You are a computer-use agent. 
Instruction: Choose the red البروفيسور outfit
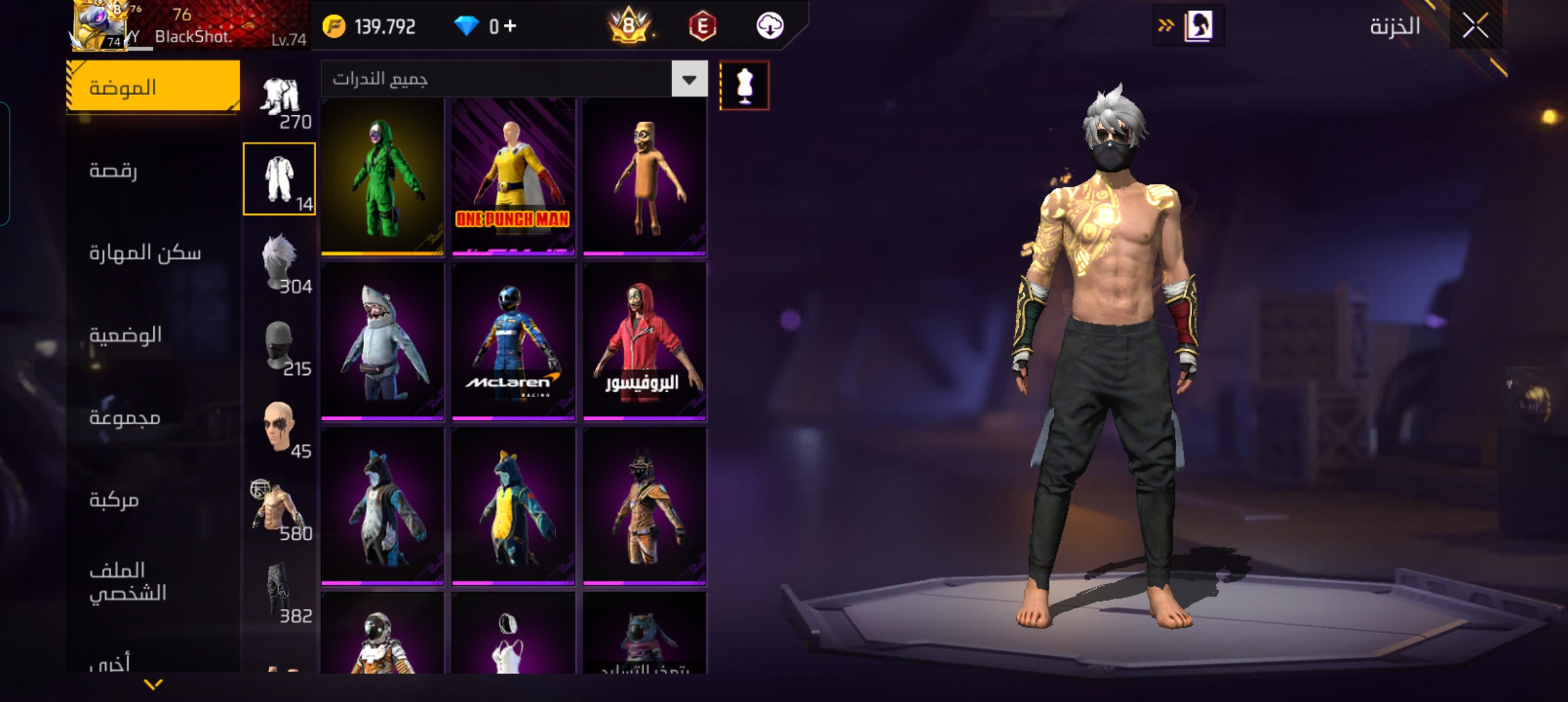644,341
